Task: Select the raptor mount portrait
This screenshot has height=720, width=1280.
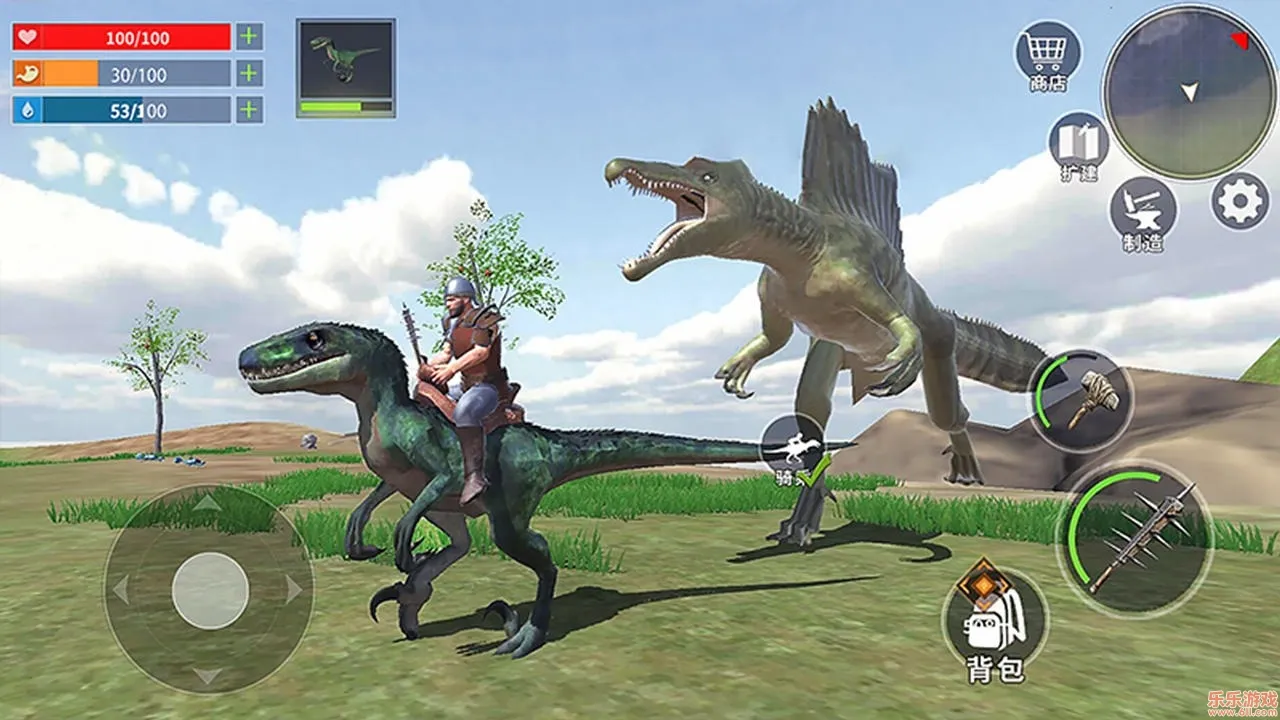Action: click(346, 67)
